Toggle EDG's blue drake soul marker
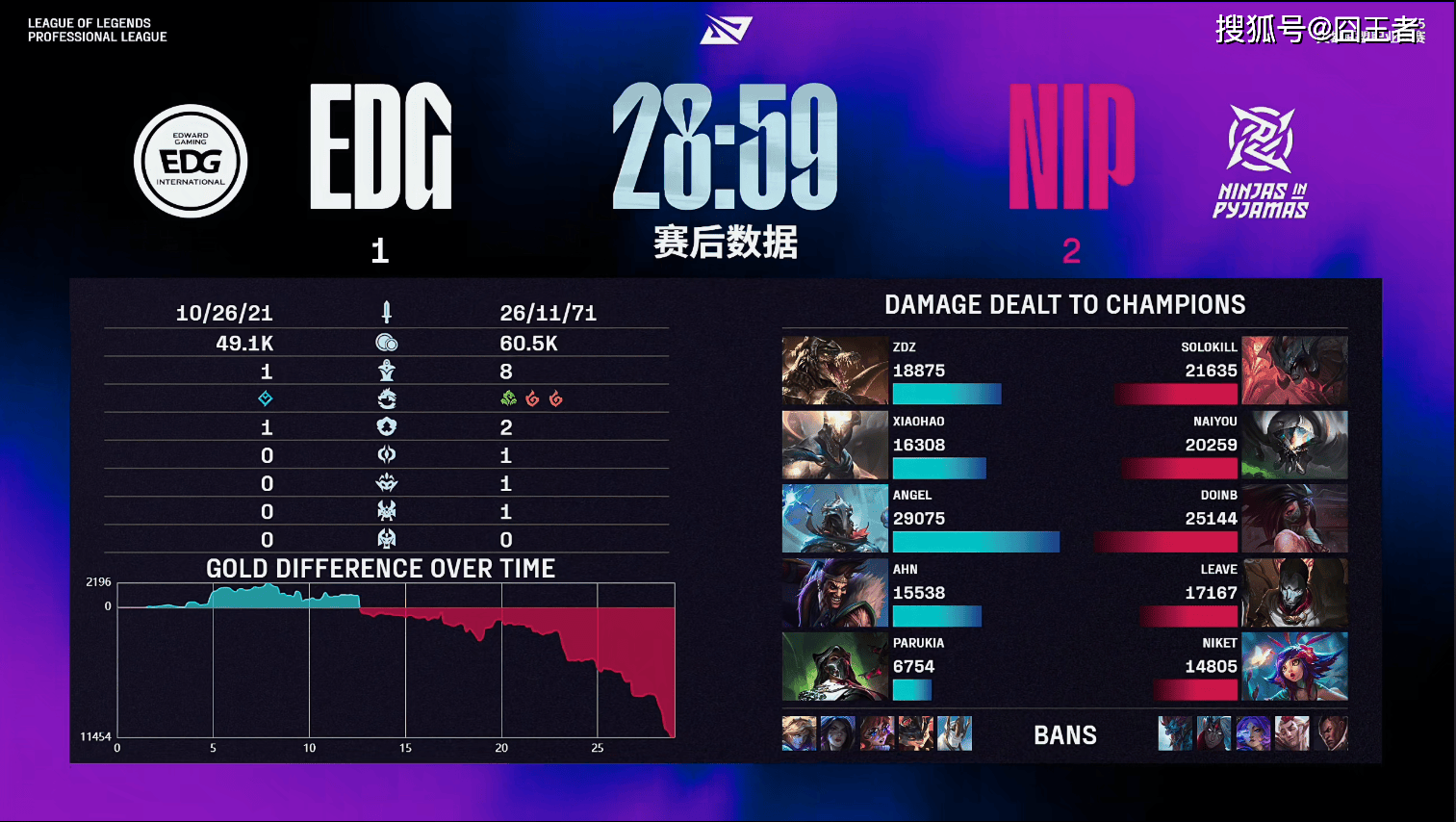 [265, 398]
